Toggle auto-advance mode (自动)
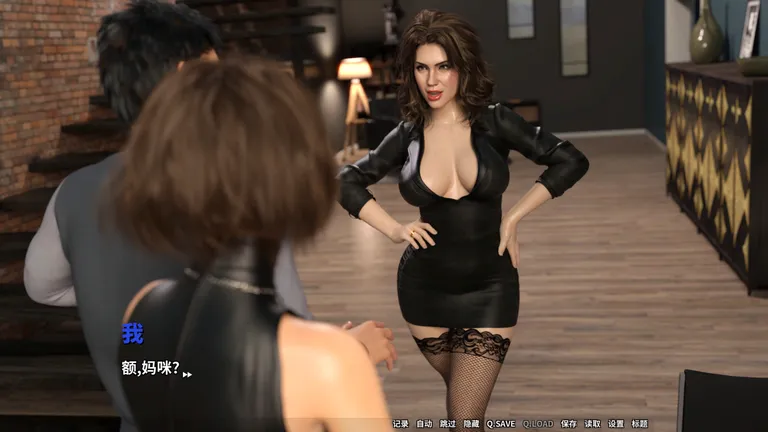The width and height of the screenshot is (768, 432). 424,424
